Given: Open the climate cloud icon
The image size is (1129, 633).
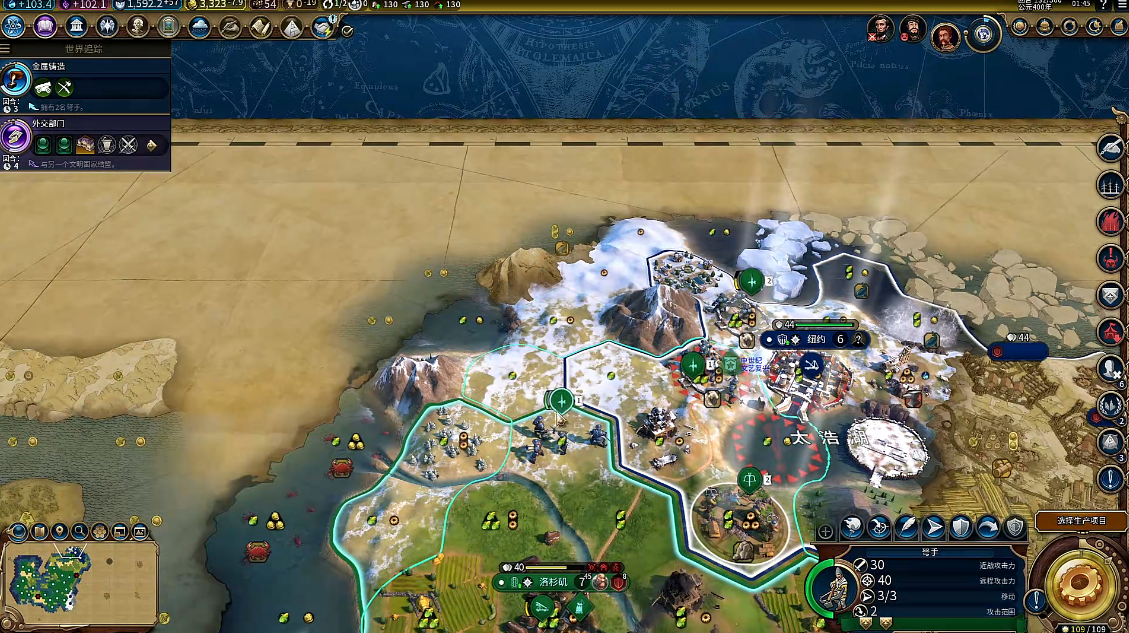Looking at the screenshot, I should [x=199, y=27].
